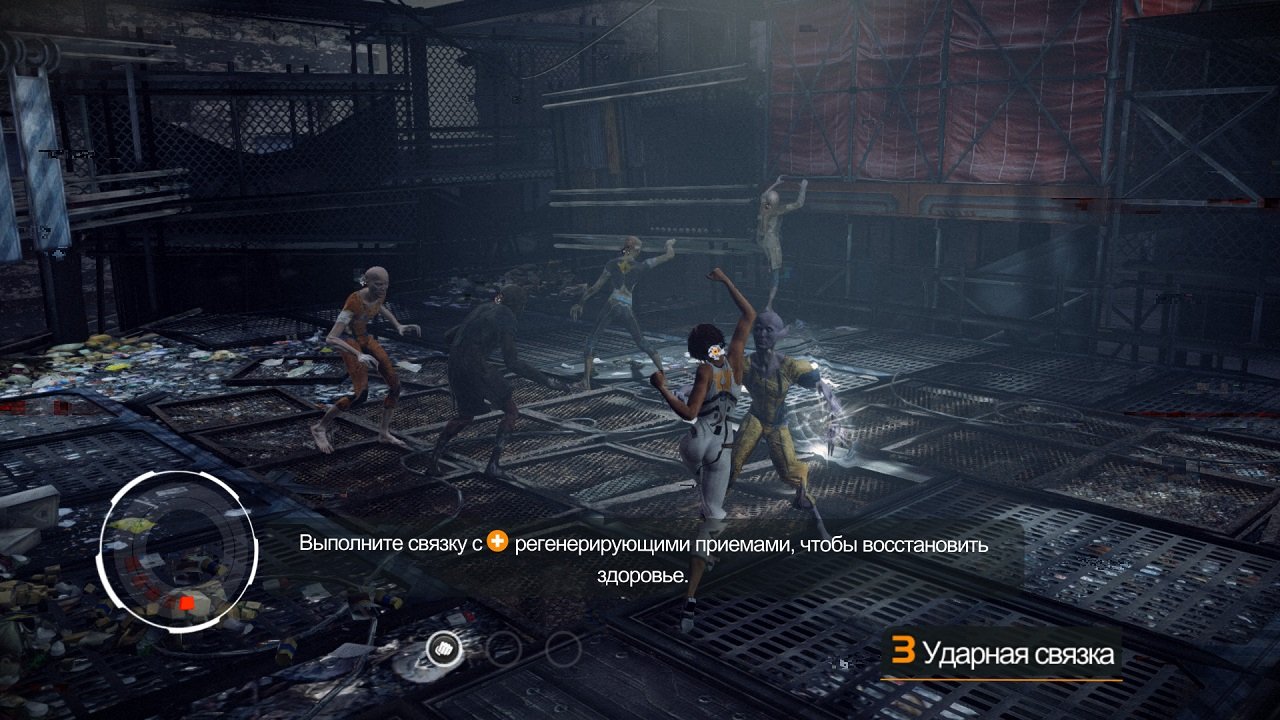
Task: Click the red enemy marker on the radar
Action: (186, 604)
